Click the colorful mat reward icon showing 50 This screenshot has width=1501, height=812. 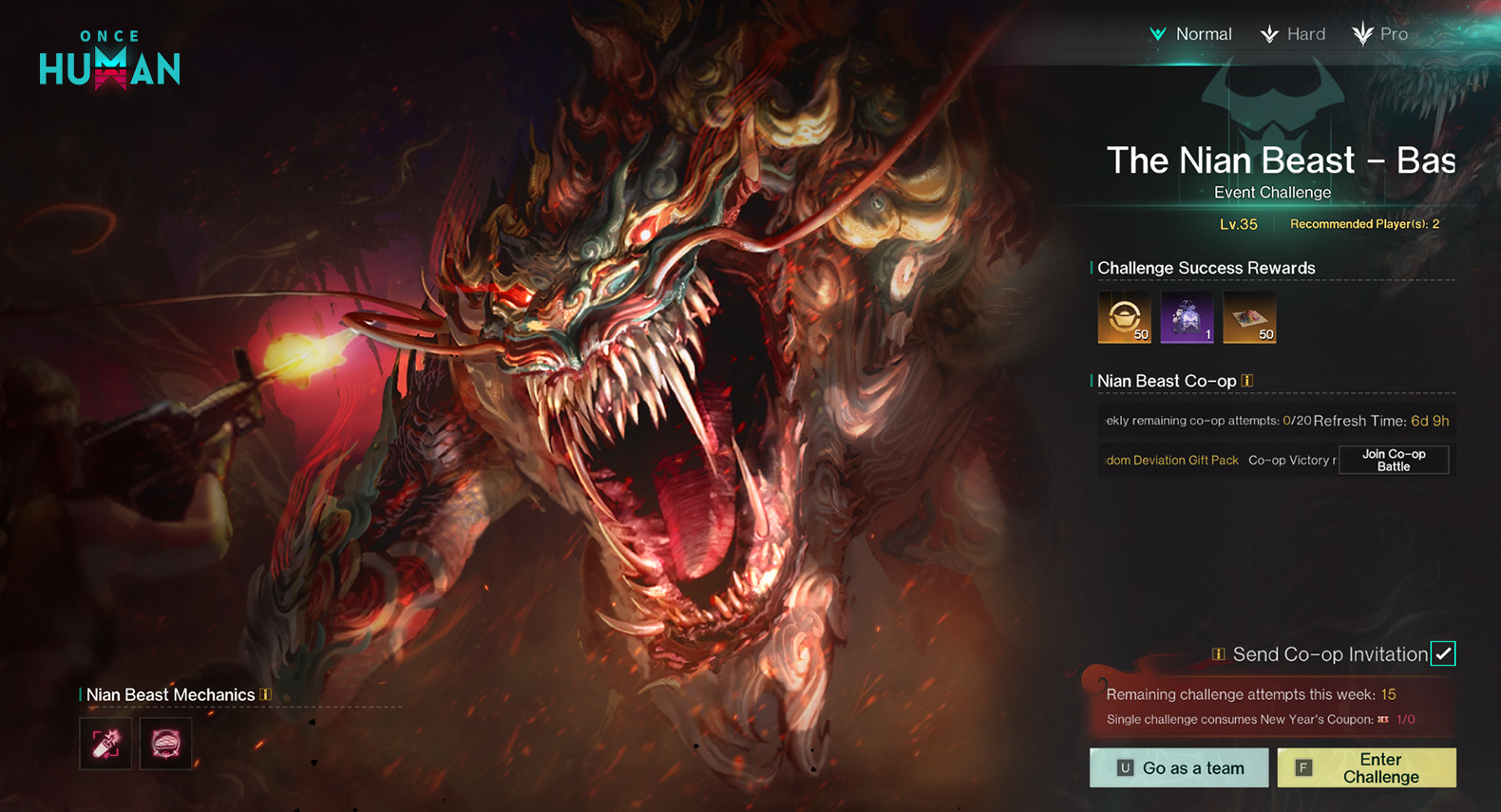pos(1249,317)
